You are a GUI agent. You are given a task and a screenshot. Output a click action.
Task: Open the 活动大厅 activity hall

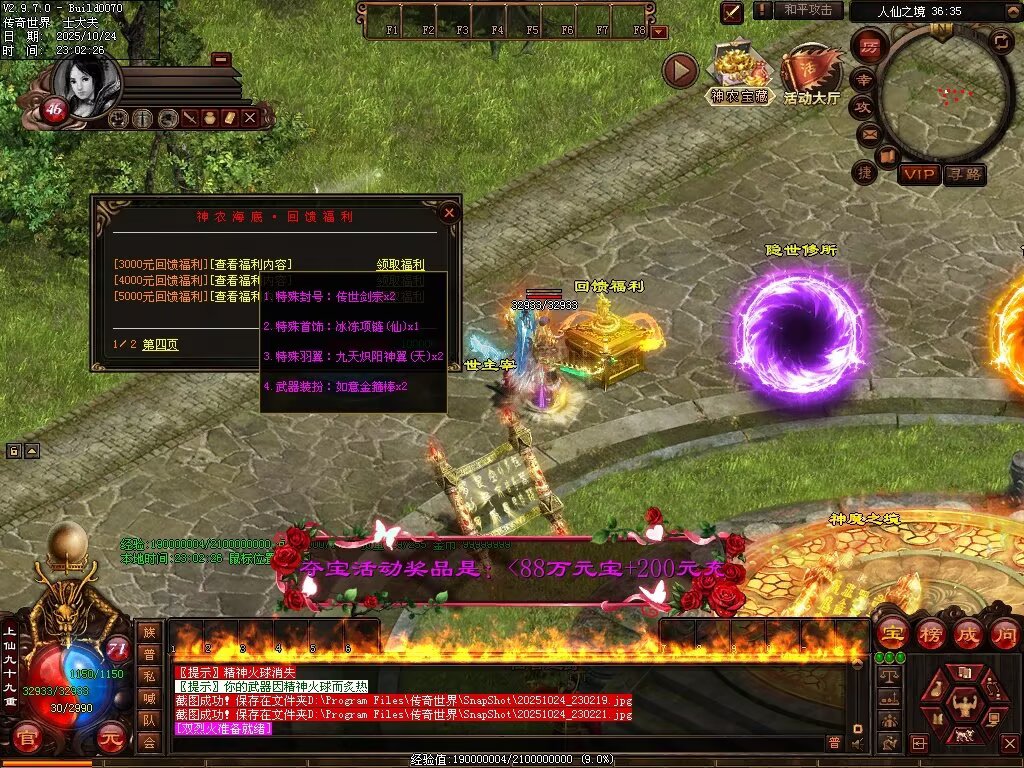coord(811,74)
